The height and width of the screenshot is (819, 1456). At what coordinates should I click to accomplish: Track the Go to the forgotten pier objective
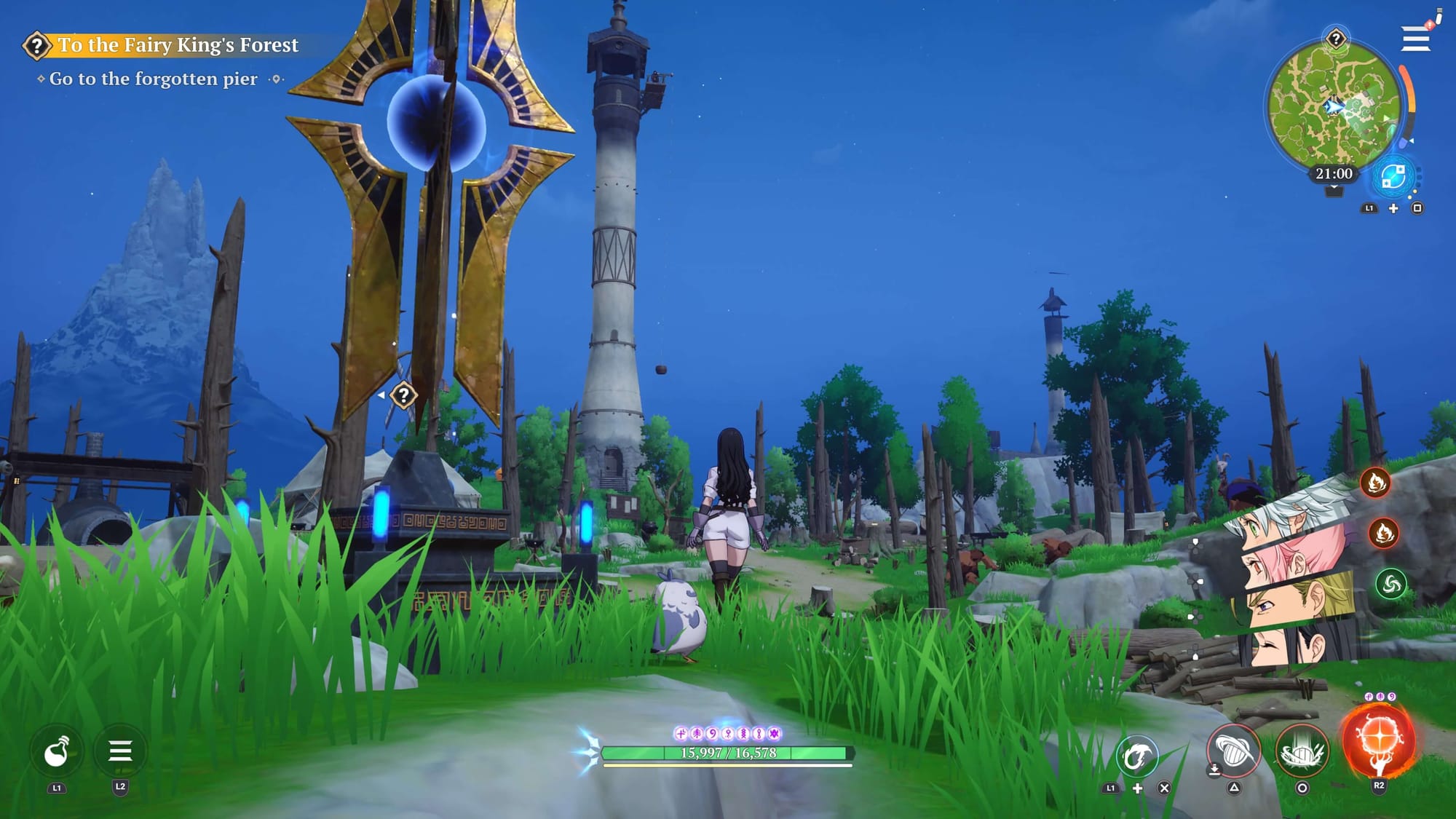tap(153, 79)
